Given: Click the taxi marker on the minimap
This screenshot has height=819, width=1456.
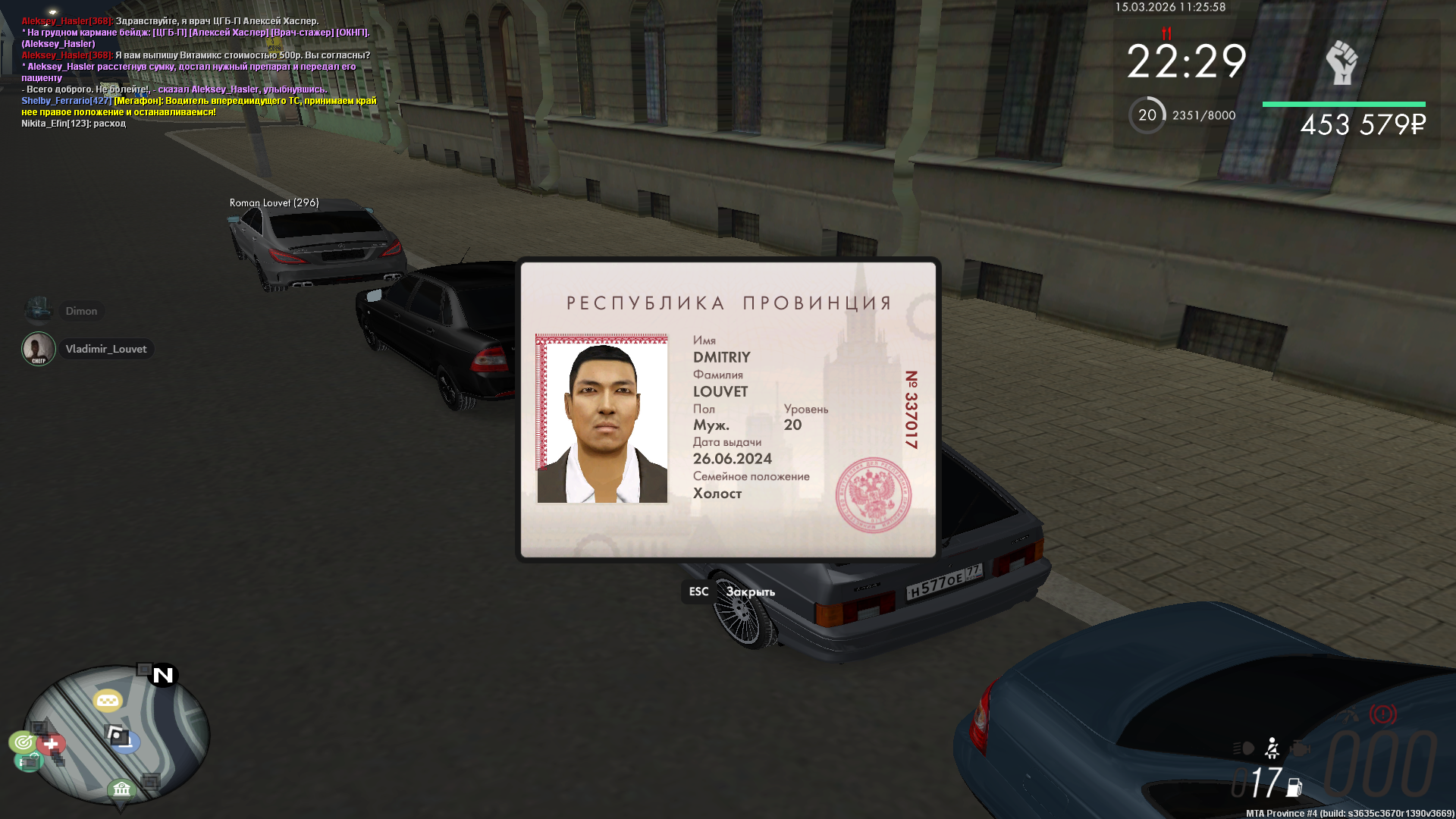Looking at the screenshot, I should click(108, 700).
